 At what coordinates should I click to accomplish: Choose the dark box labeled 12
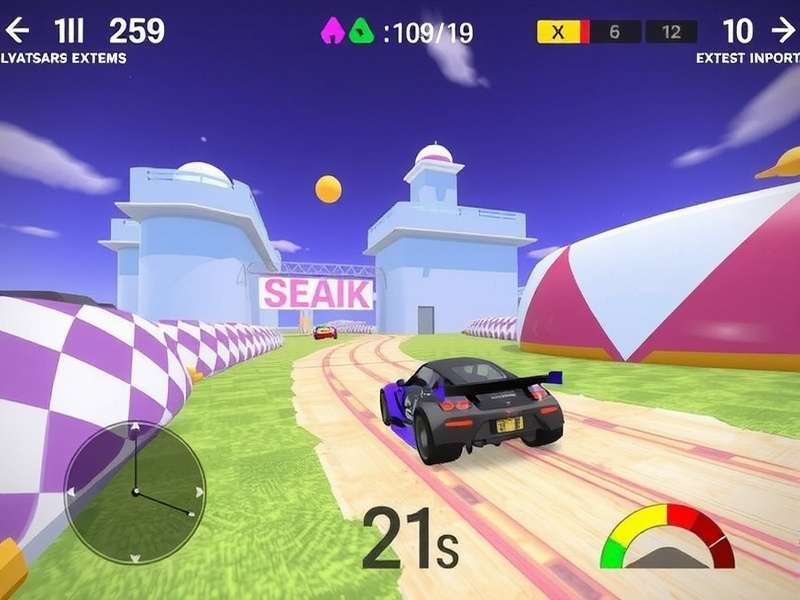click(x=671, y=32)
